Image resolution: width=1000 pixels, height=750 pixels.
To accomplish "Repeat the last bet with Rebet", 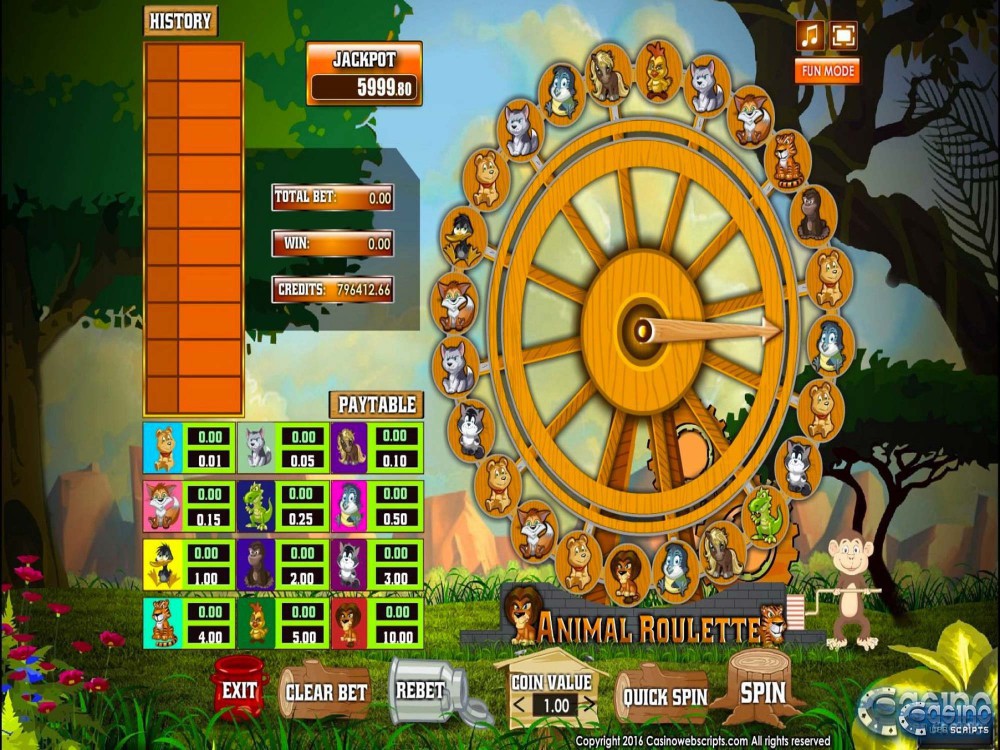I will pyautogui.click(x=421, y=690).
